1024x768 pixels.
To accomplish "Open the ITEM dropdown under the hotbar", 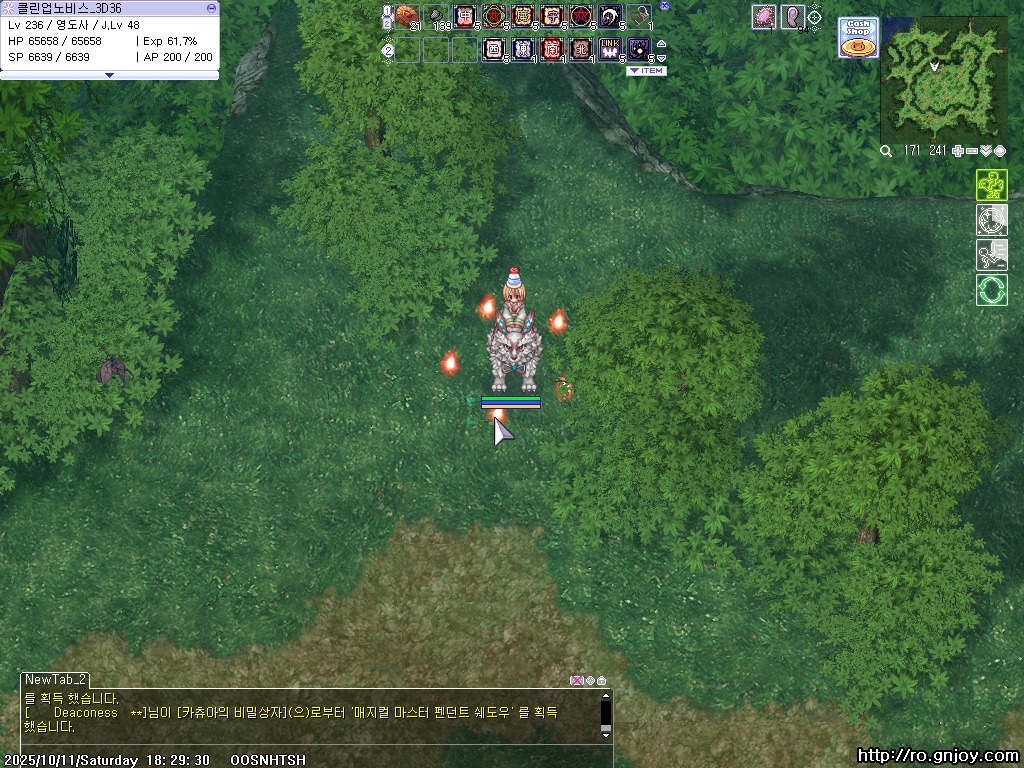I will coord(645,71).
